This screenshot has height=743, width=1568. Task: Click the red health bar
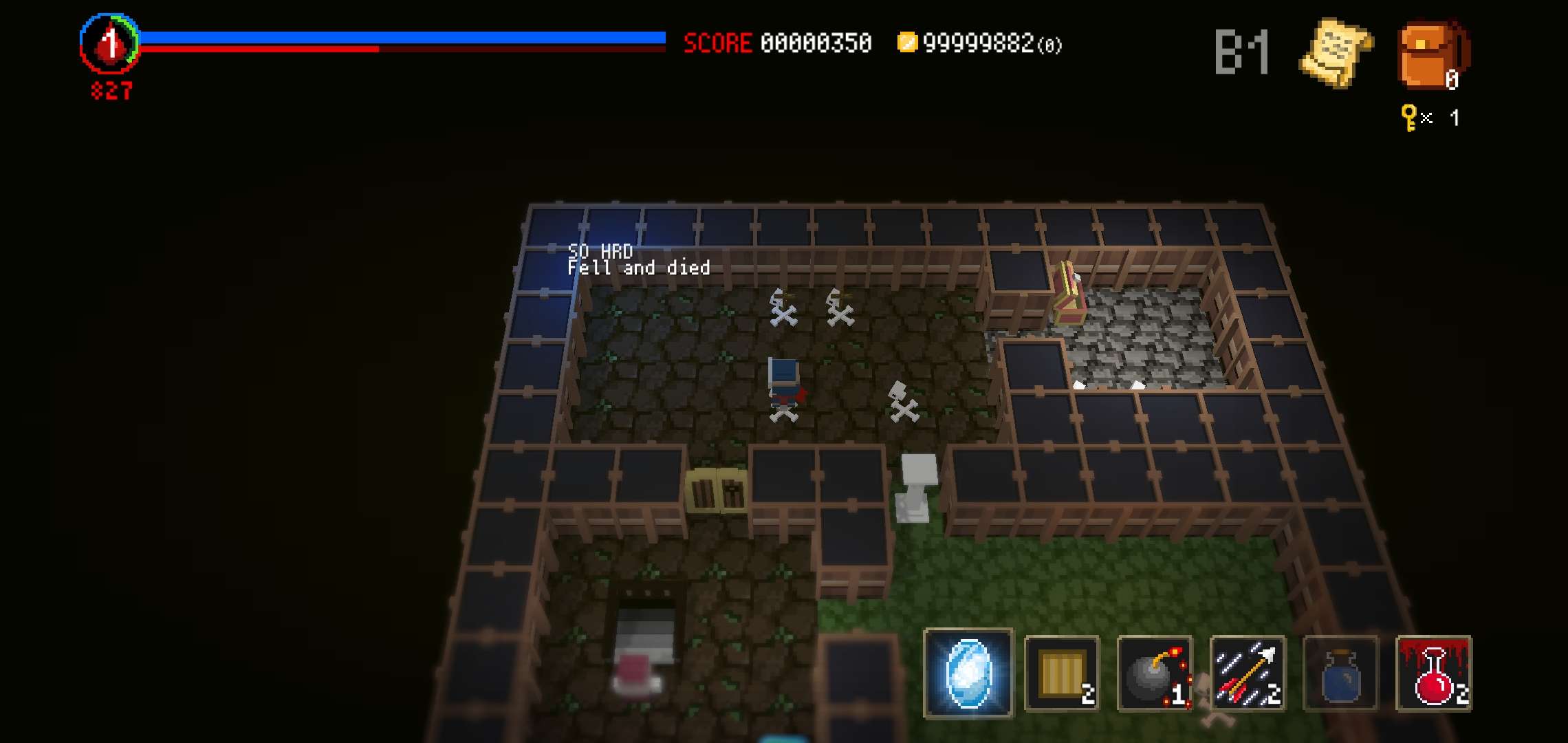pos(261,50)
